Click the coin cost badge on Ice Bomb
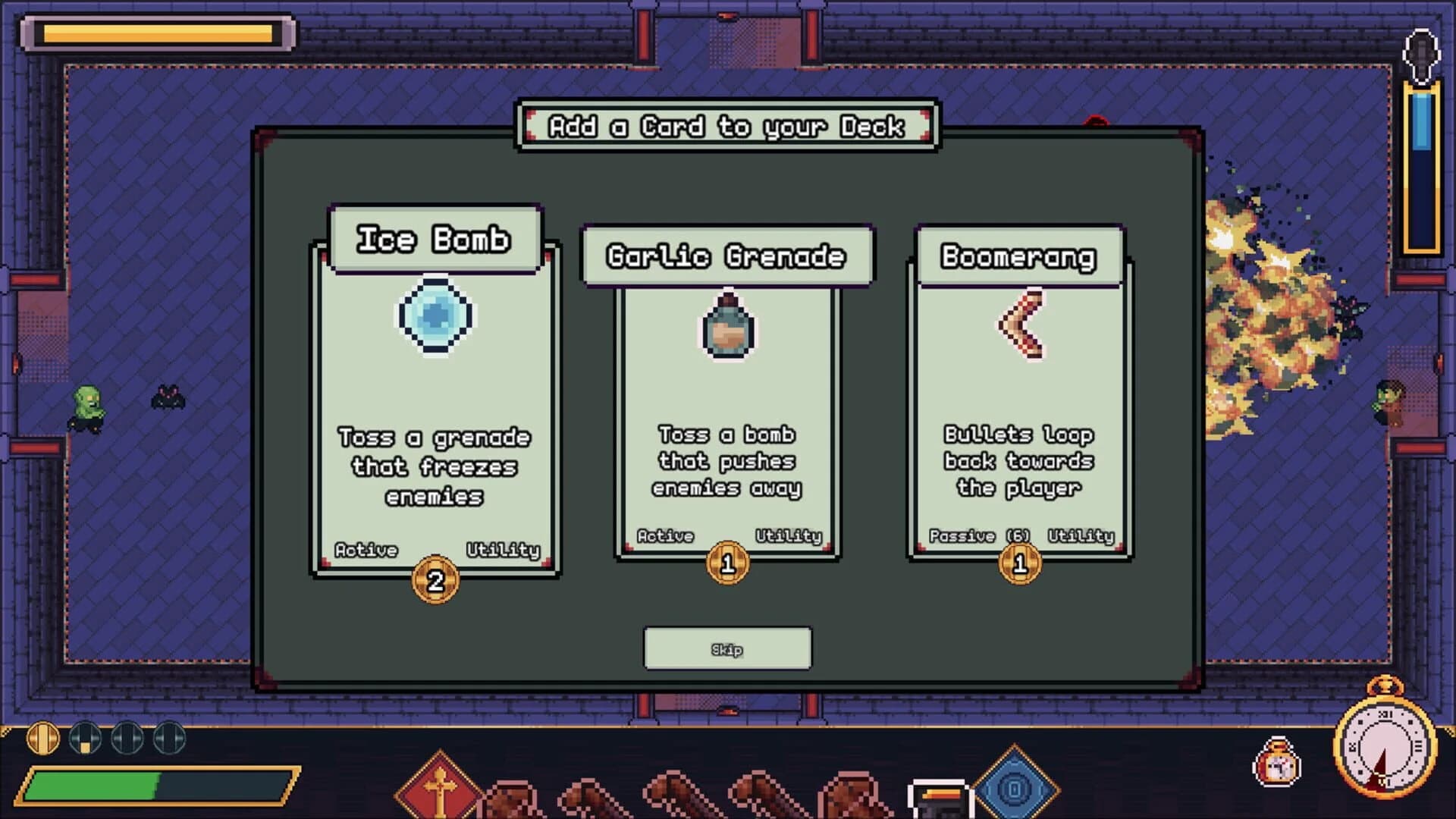The width and height of the screenshot is (1456, 819). (x=436, y=578)
